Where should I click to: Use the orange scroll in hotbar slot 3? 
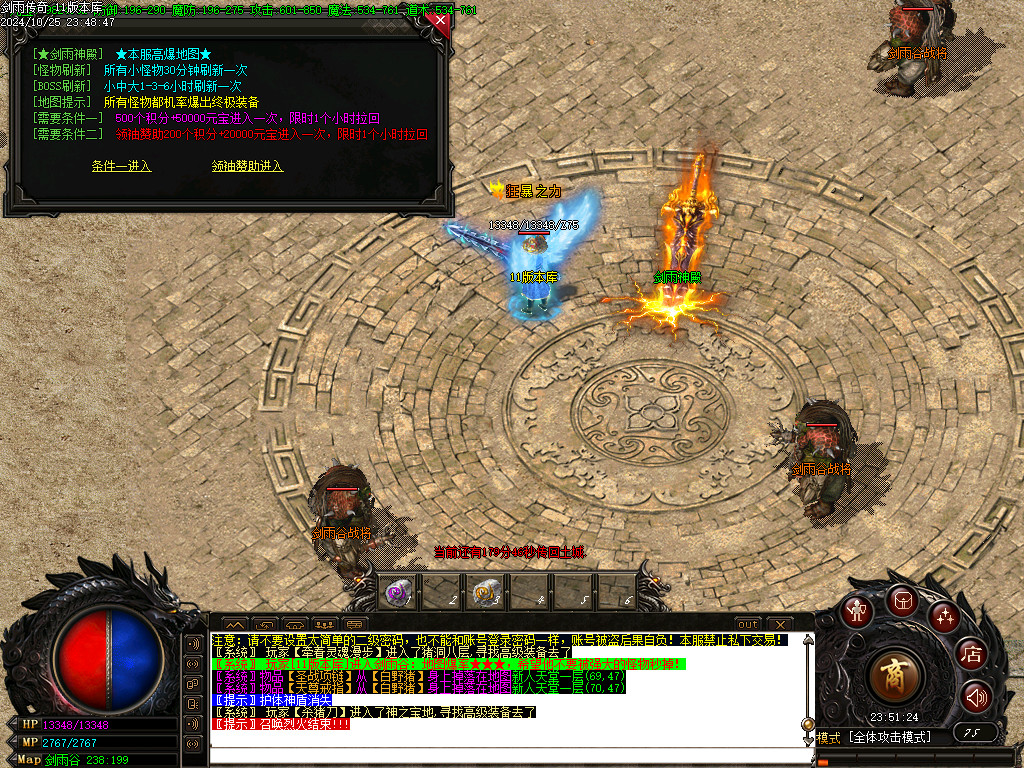click(x=485, y=594)
